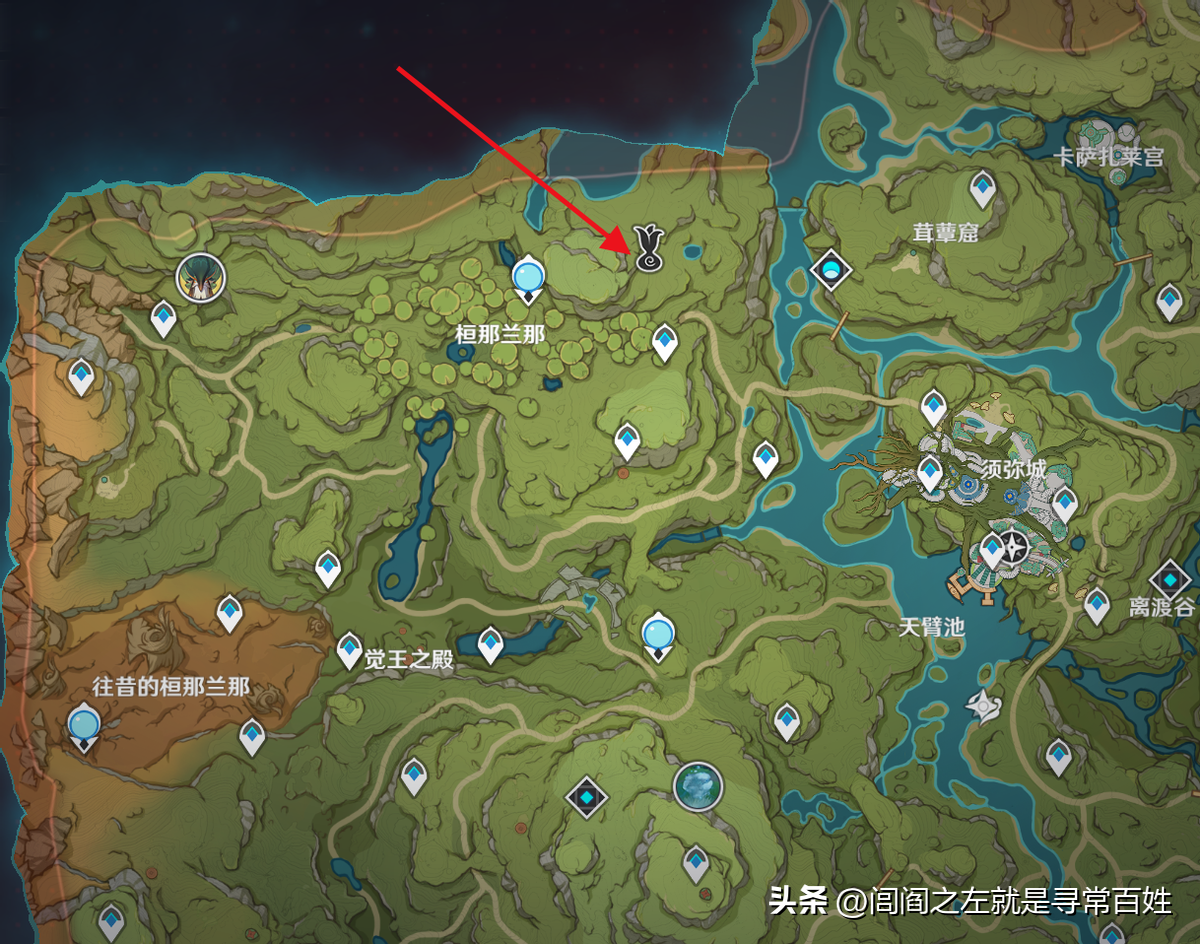The image size is (1200, 944).
Task: Select the blue orb marker below 往昔的桓那兰那
Action: (x=84, y=723)
